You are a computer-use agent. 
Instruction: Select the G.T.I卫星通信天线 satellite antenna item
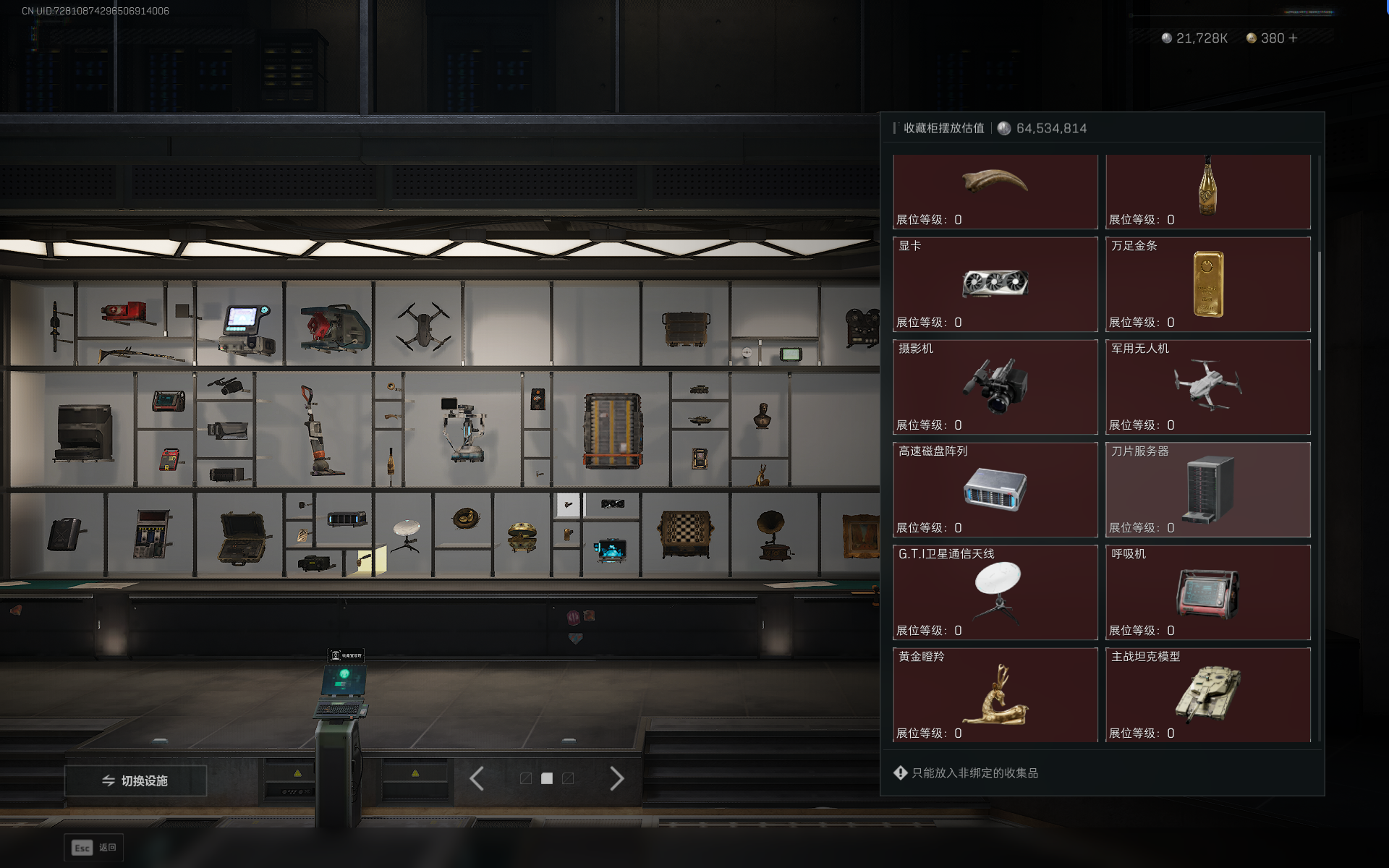tap(995, 592)
